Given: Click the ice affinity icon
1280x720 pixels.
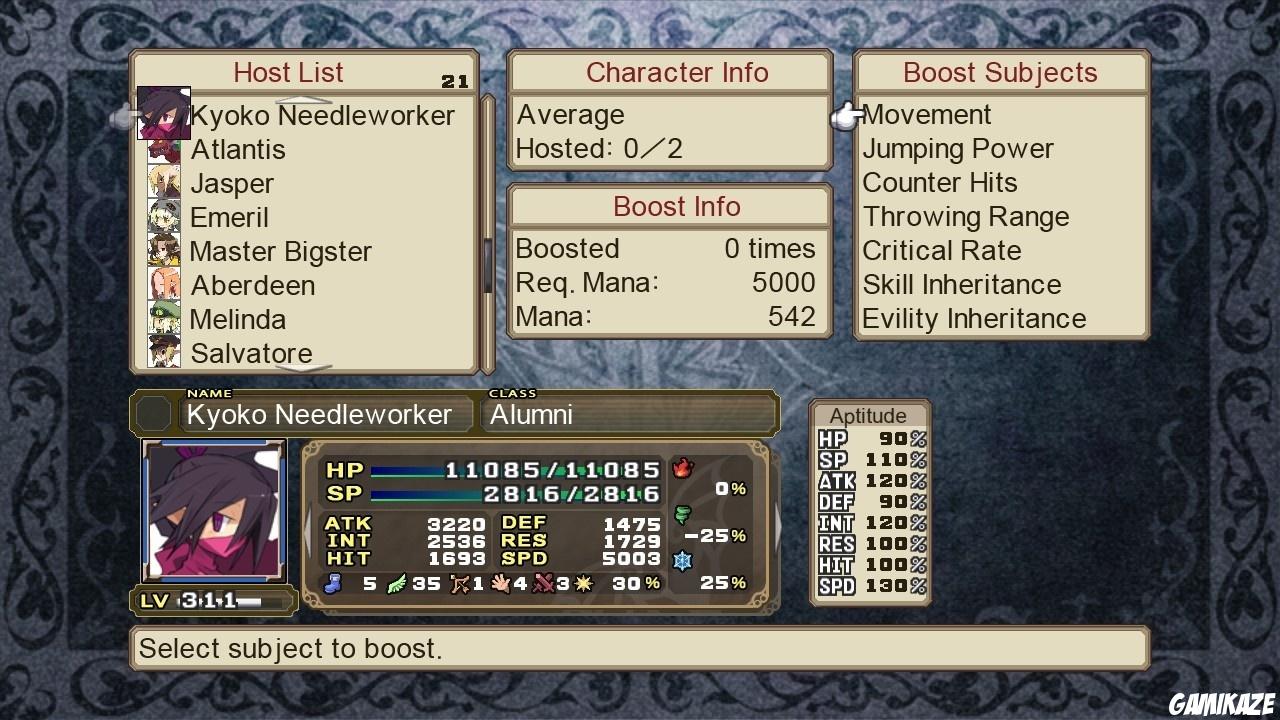Looking at the screenshot, I should [x=683, y=560].
